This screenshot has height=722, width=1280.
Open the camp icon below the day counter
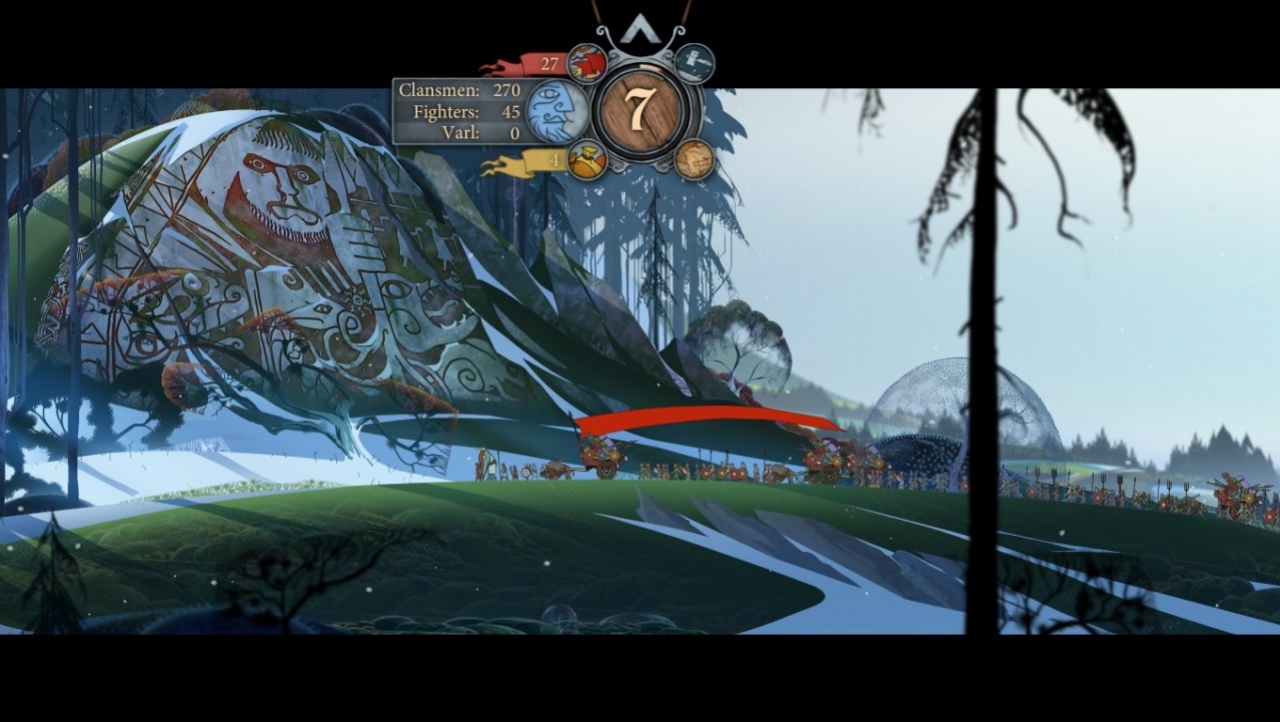589,158
